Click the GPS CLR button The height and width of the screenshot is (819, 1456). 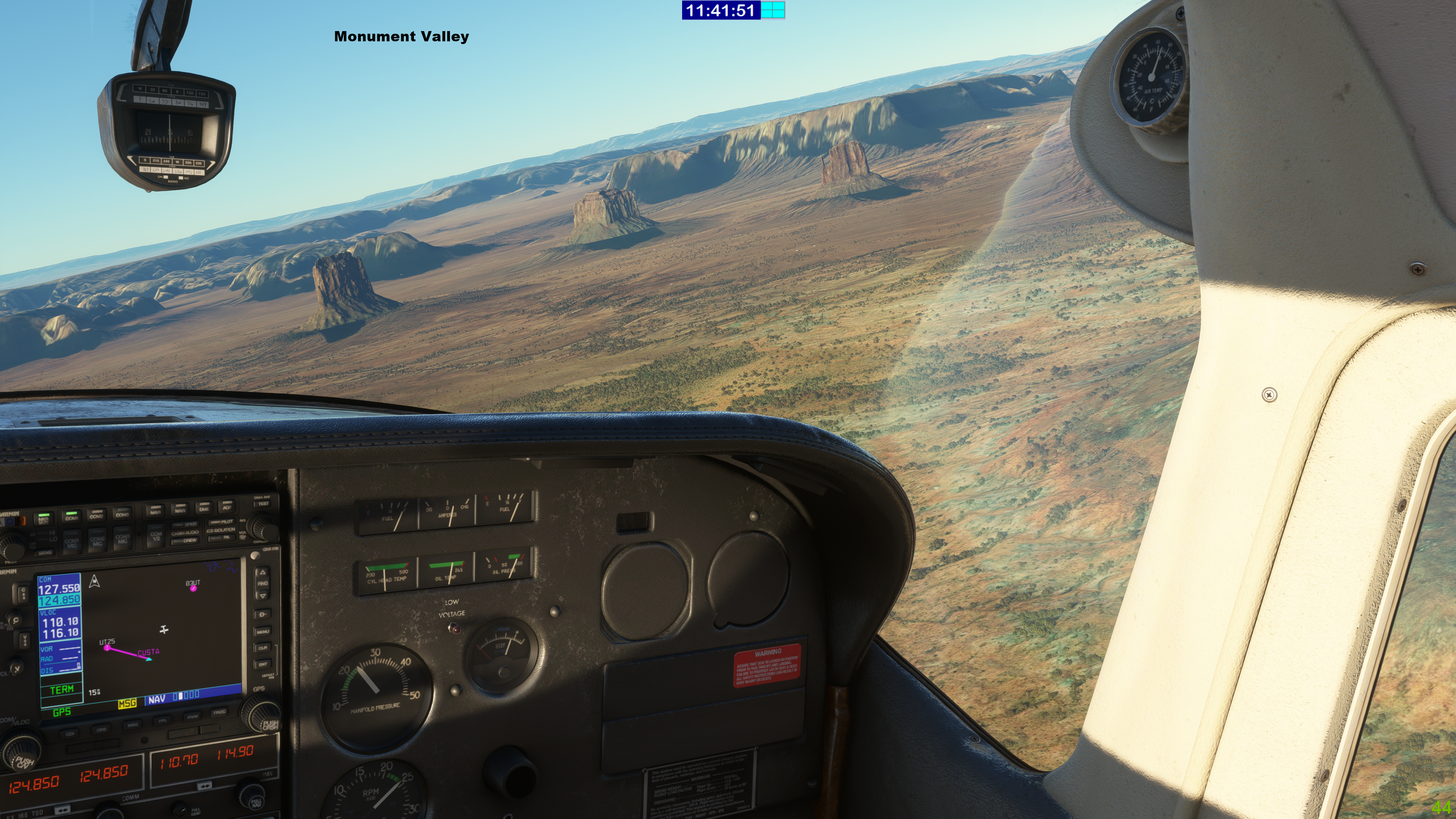point(263,648)
